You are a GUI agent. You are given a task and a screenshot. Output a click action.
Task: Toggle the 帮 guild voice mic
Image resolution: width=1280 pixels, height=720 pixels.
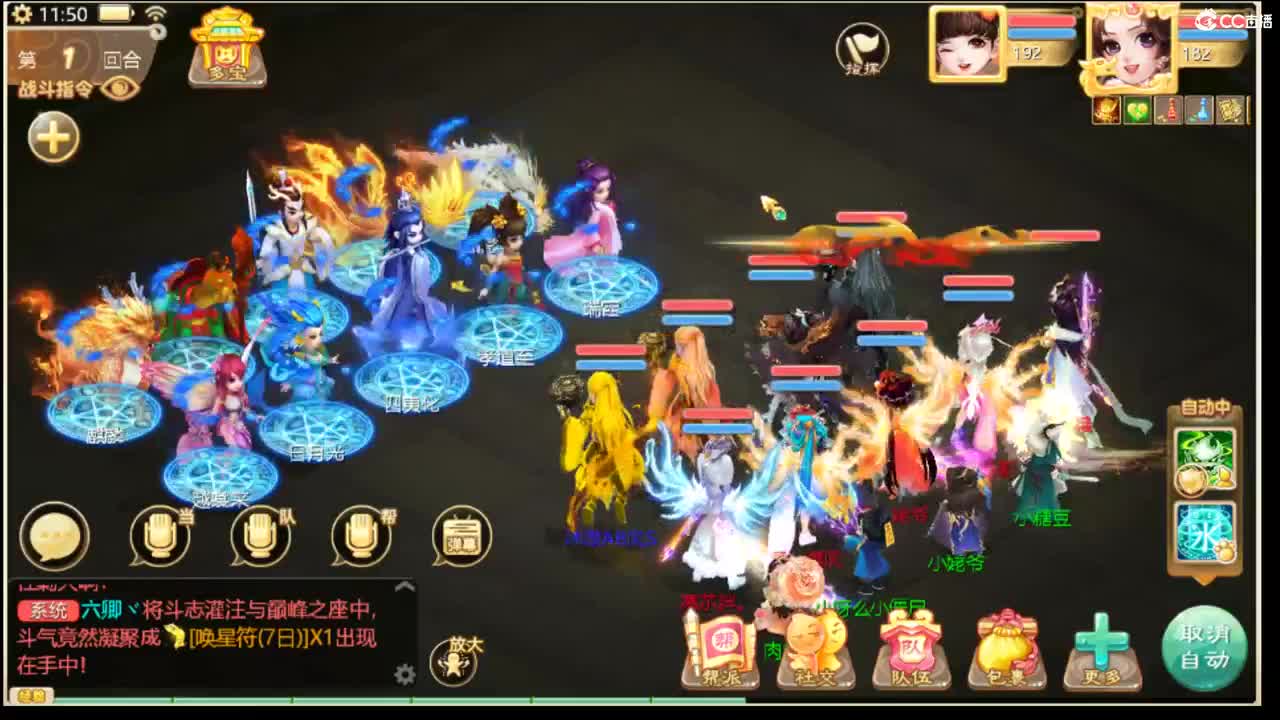pyautogui.click(x=355, y=537)
